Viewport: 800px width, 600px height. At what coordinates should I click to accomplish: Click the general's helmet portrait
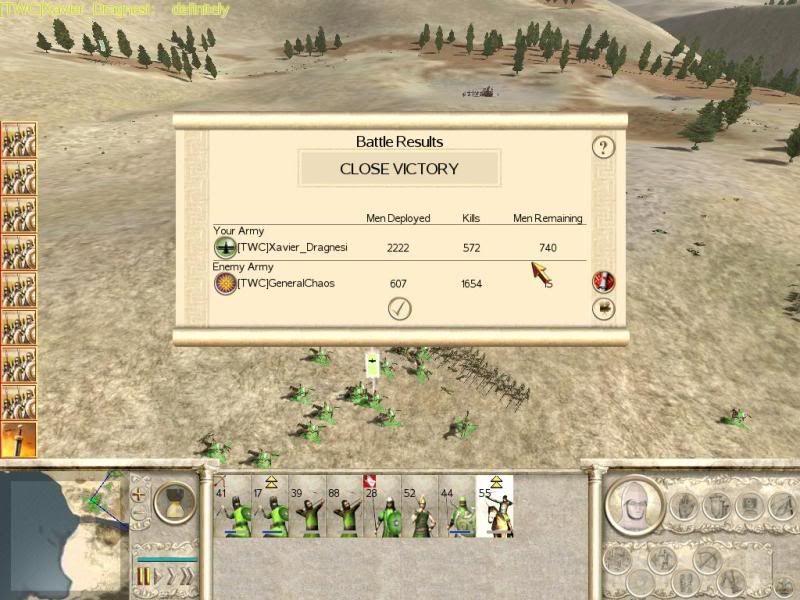click(632, 504)
